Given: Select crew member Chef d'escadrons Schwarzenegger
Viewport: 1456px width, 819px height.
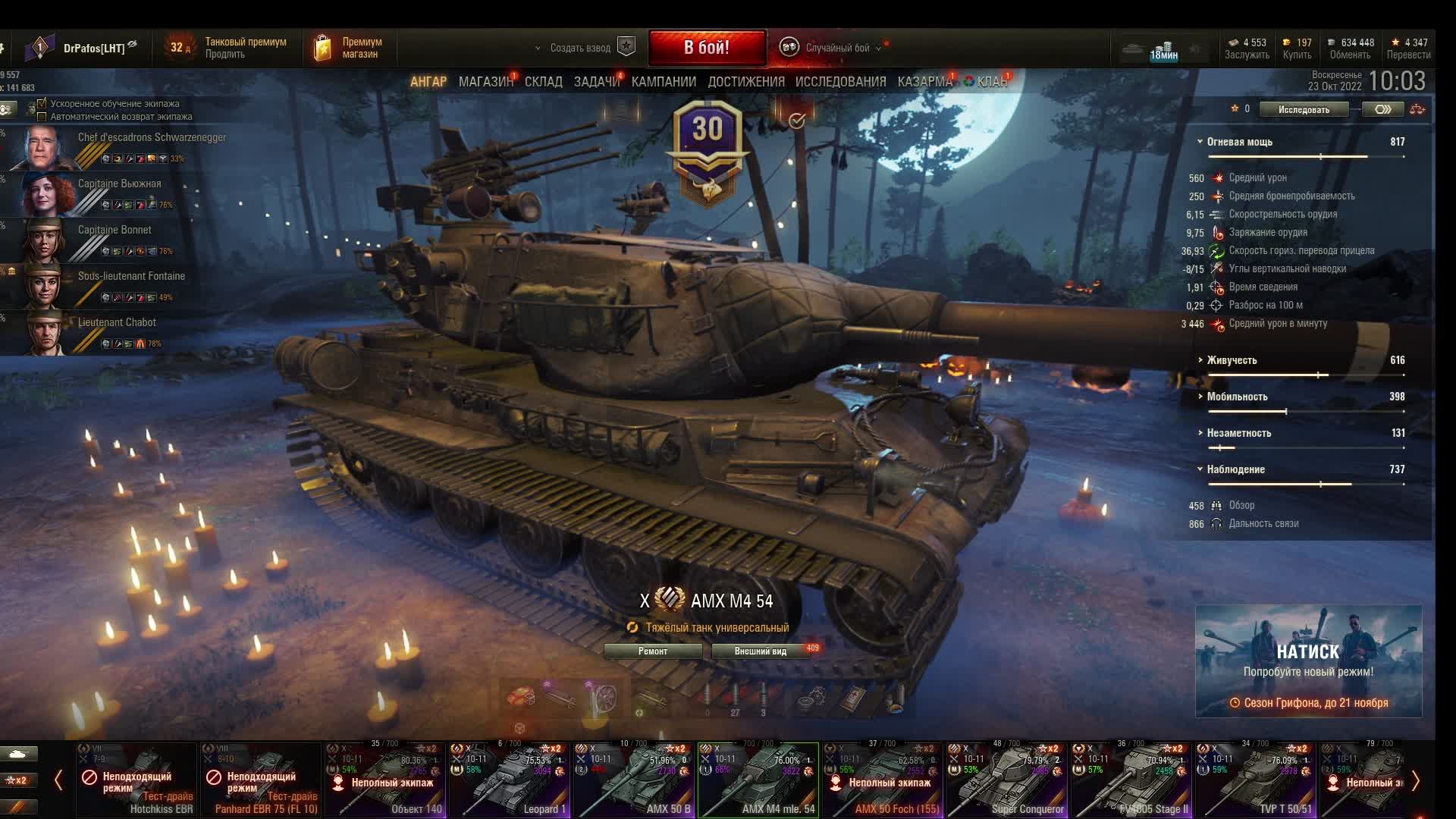Looking at the screenshot, I should click(114, 147).
